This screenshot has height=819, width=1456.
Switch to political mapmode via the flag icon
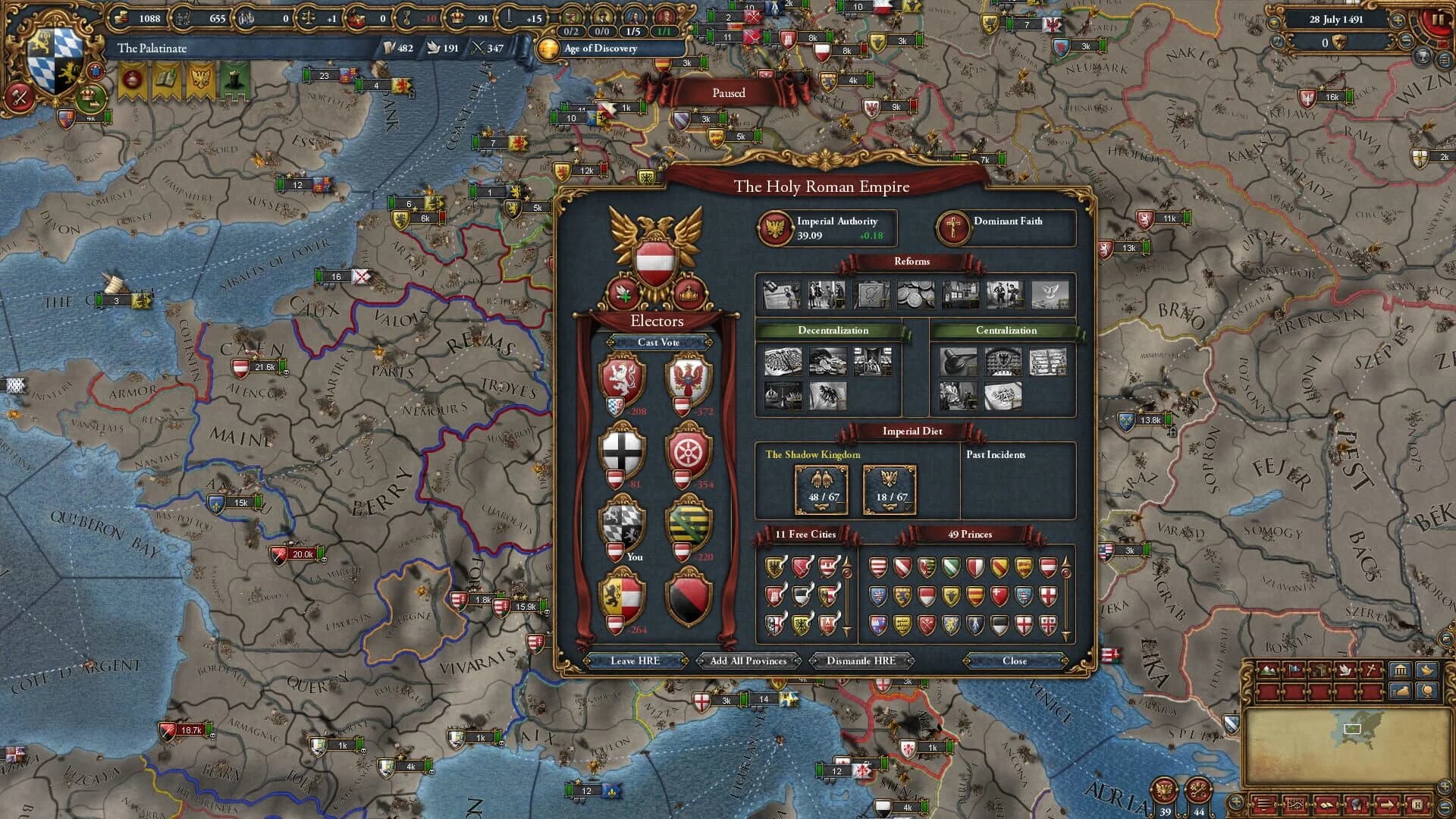click(x=1293, y=670)
